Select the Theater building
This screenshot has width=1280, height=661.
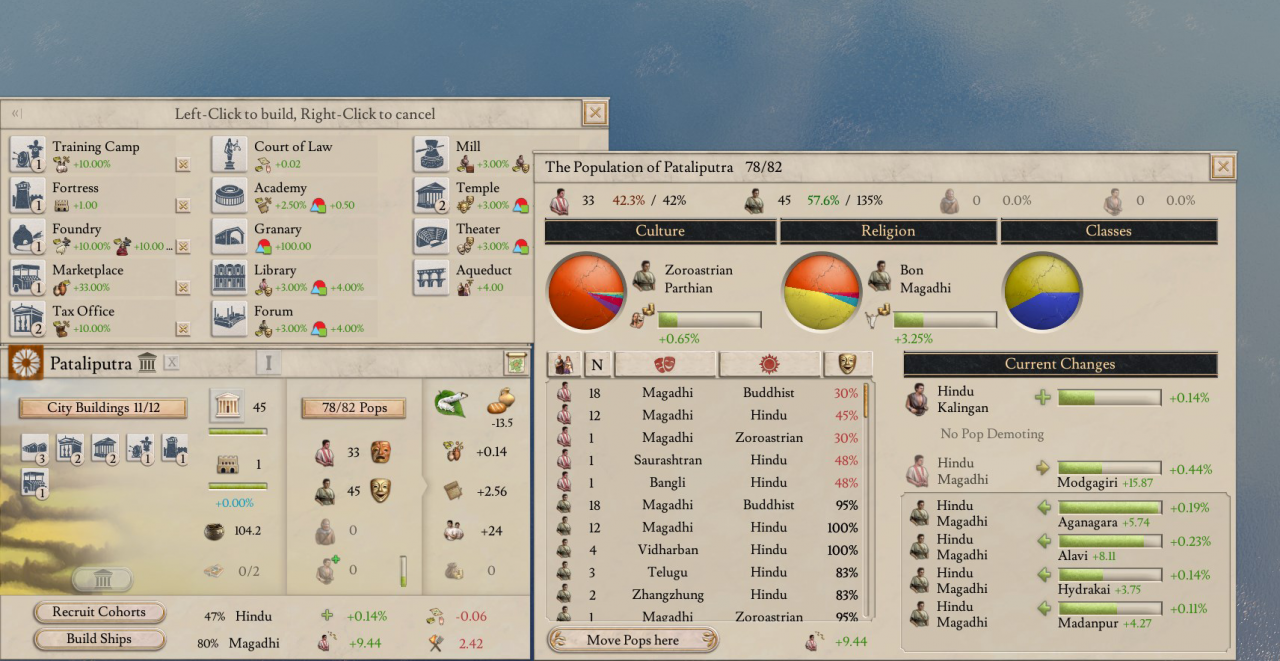coord(432,236)
